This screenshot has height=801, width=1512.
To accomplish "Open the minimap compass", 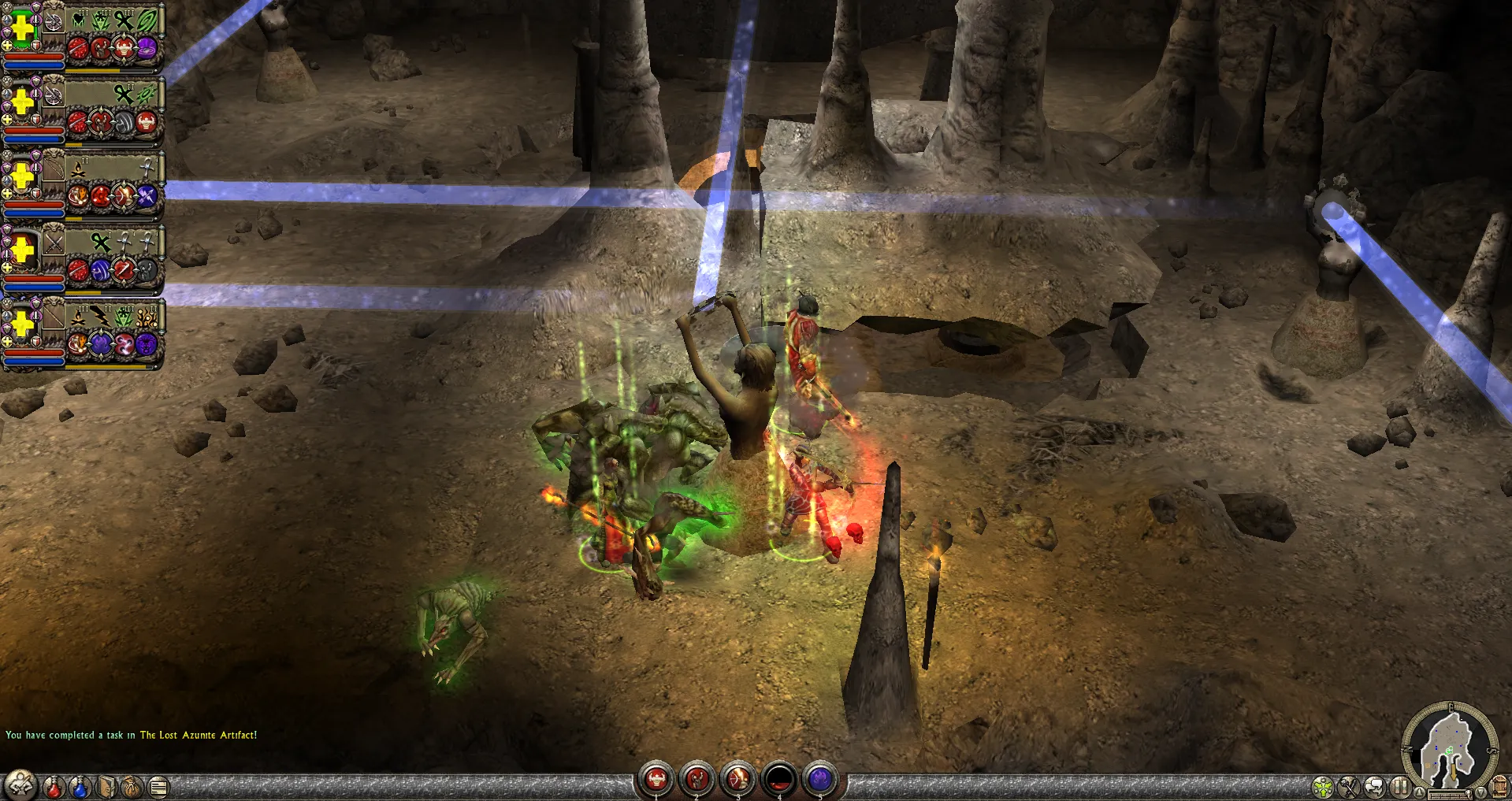I will tap(1449, 744).
